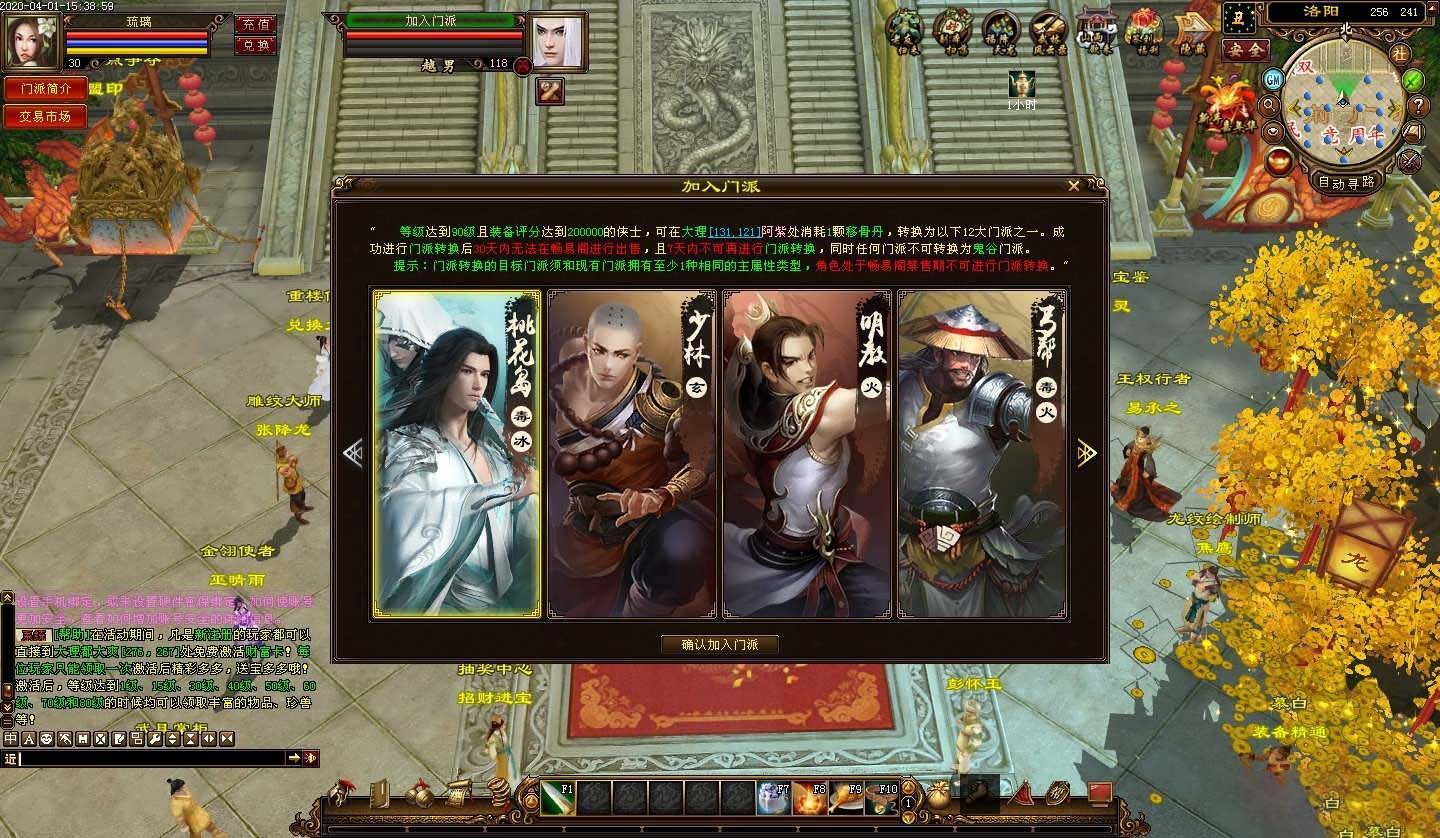Open the 交易市场 trading market
Viewport: 1440px width, 838px height.
coord(45,116)
